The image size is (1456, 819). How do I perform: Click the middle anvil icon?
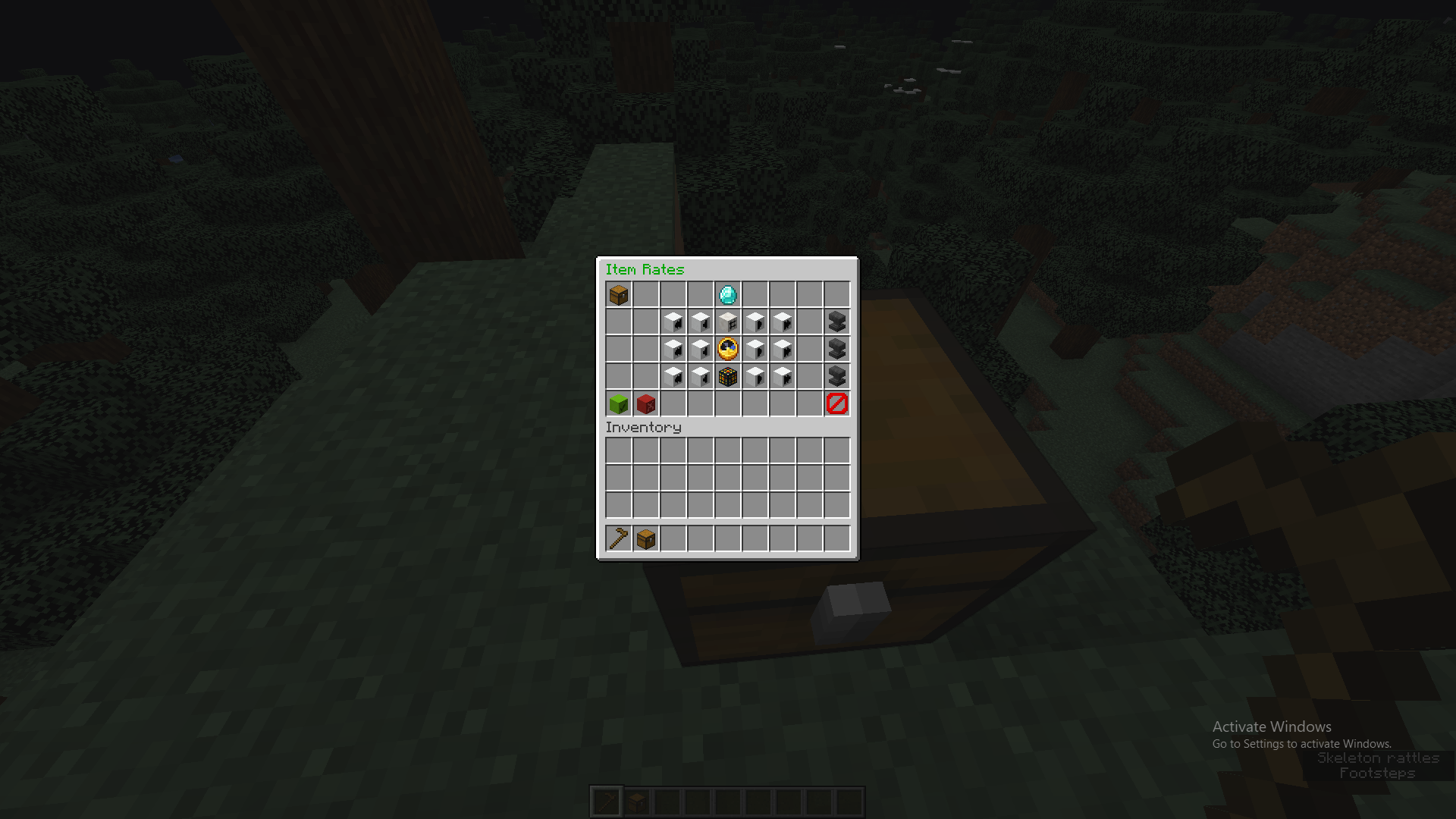pos(836,348)
